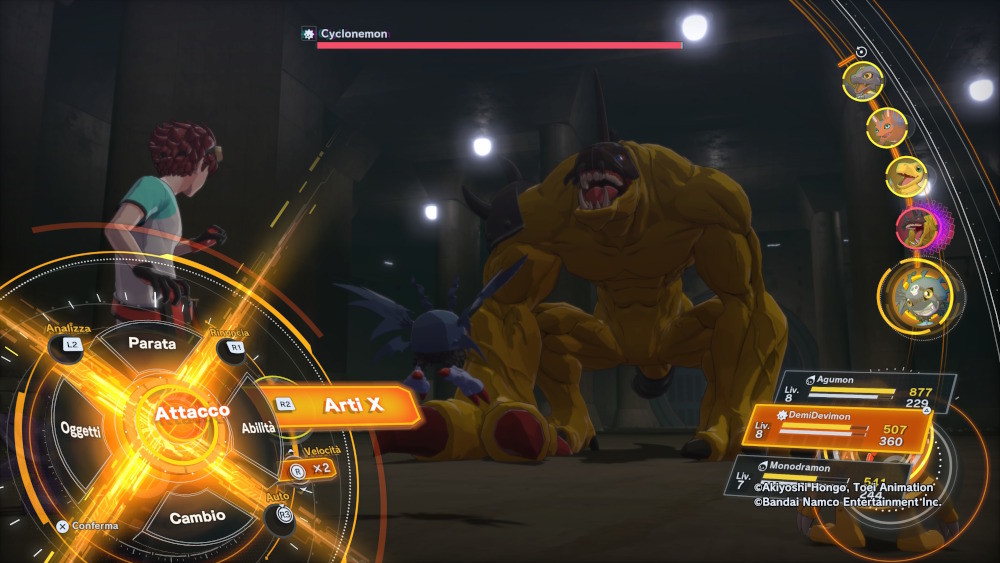Click the yellow Agumon turn-order portrait

click(x=906, y=176)
